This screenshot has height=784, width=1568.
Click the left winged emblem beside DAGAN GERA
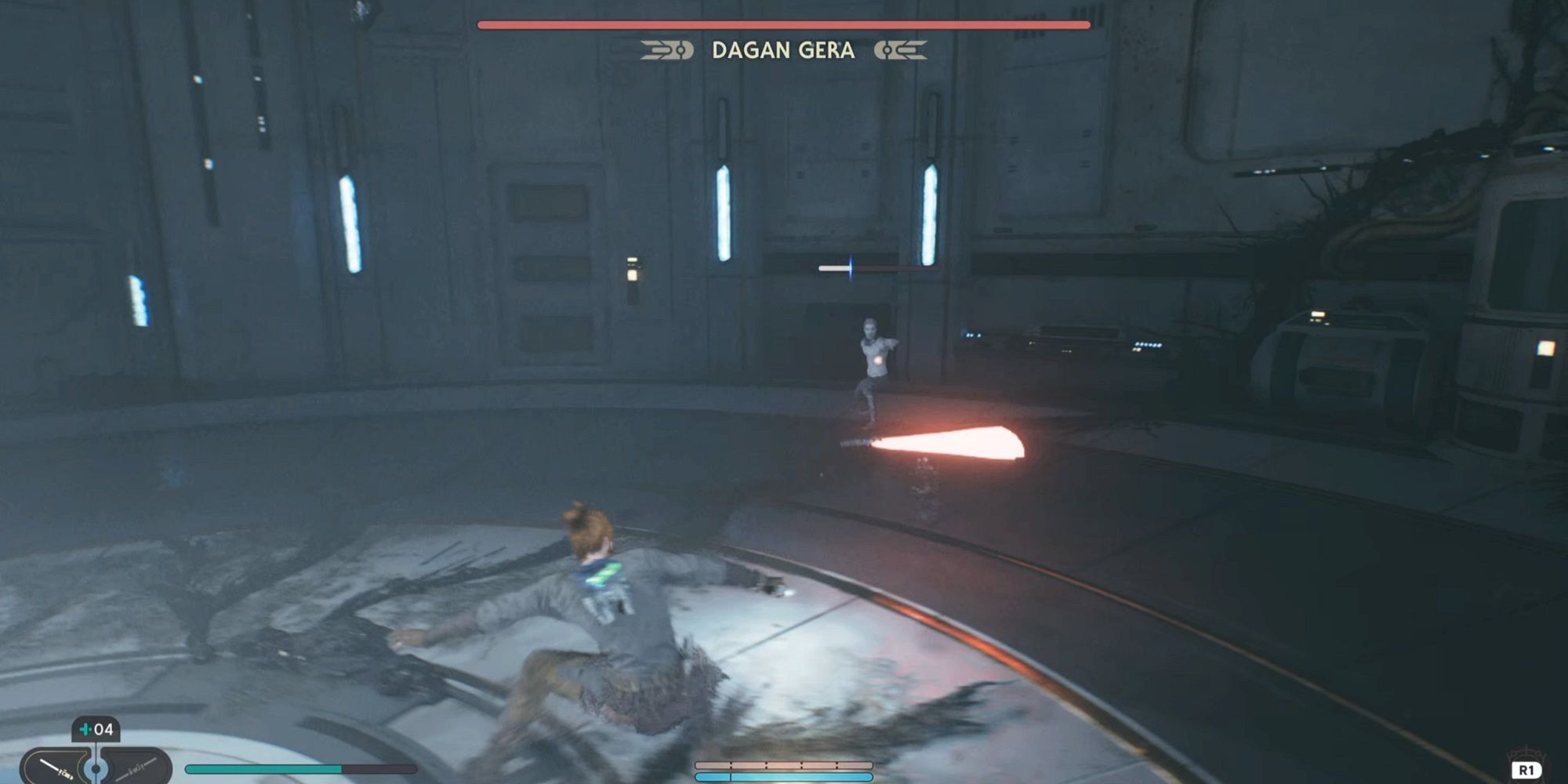pos(666,50)
